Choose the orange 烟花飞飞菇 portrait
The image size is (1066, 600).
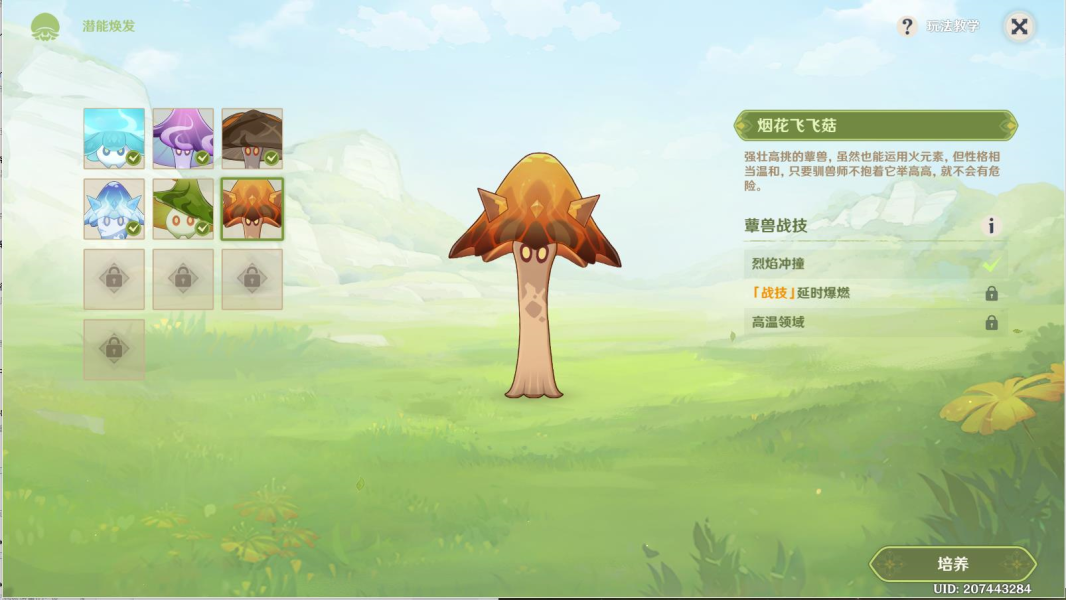coord(252,208)
